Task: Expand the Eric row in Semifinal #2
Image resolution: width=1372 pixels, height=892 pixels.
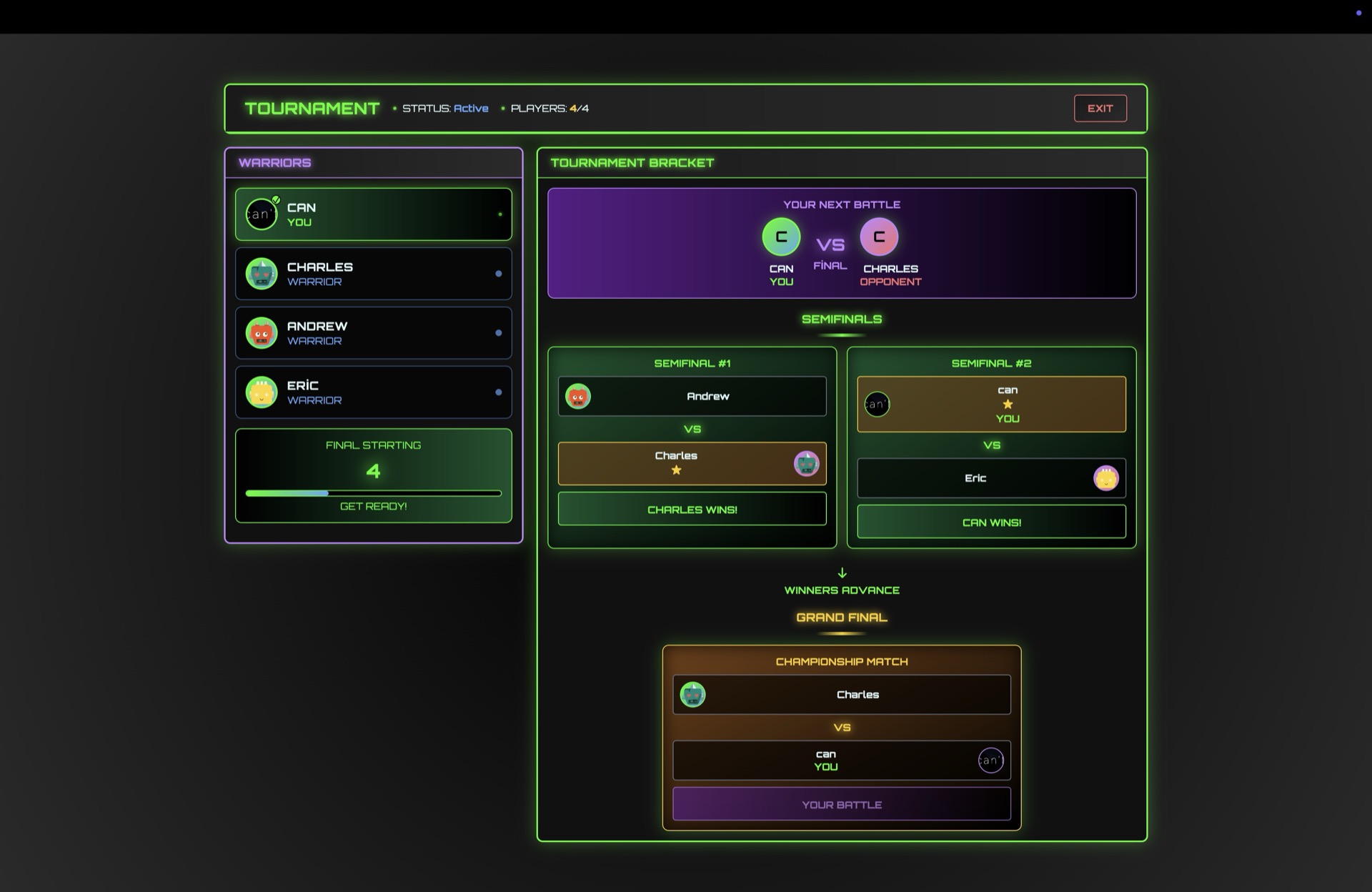Action: (990, 478)
